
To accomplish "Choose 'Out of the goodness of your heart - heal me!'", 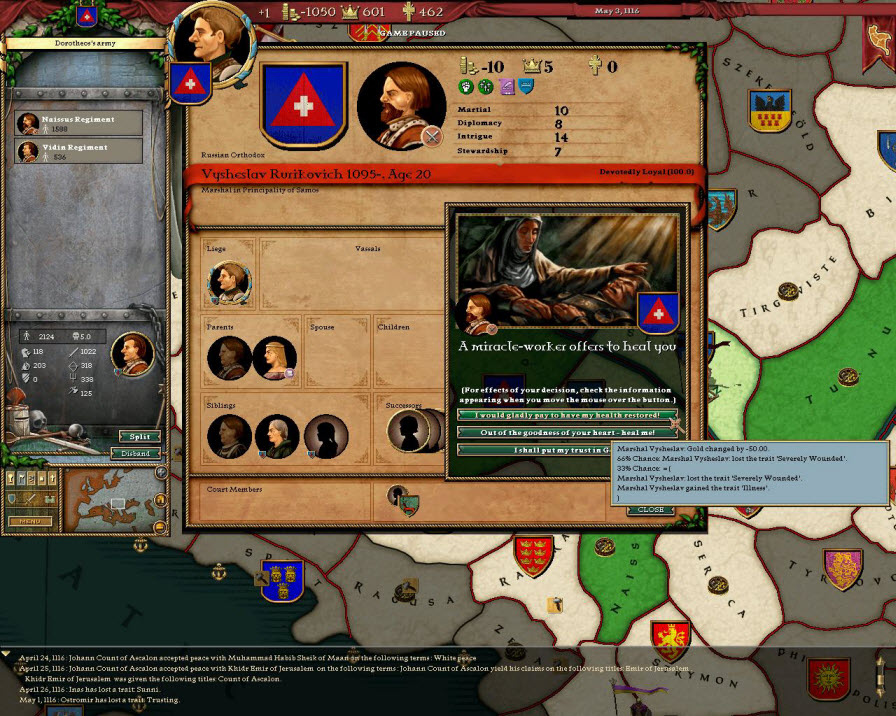I will 567,432.
